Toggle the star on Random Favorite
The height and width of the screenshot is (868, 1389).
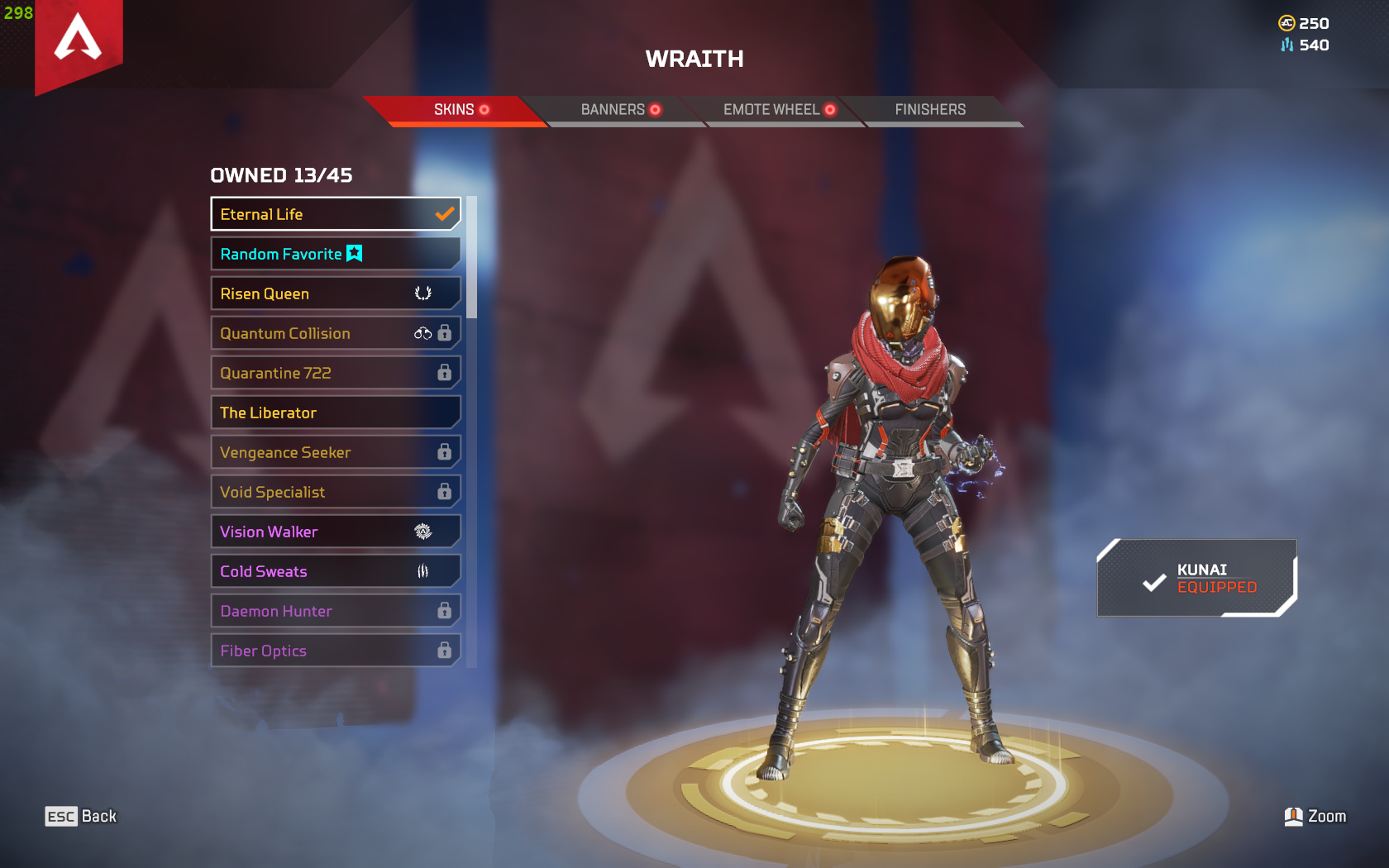[354, 254]
